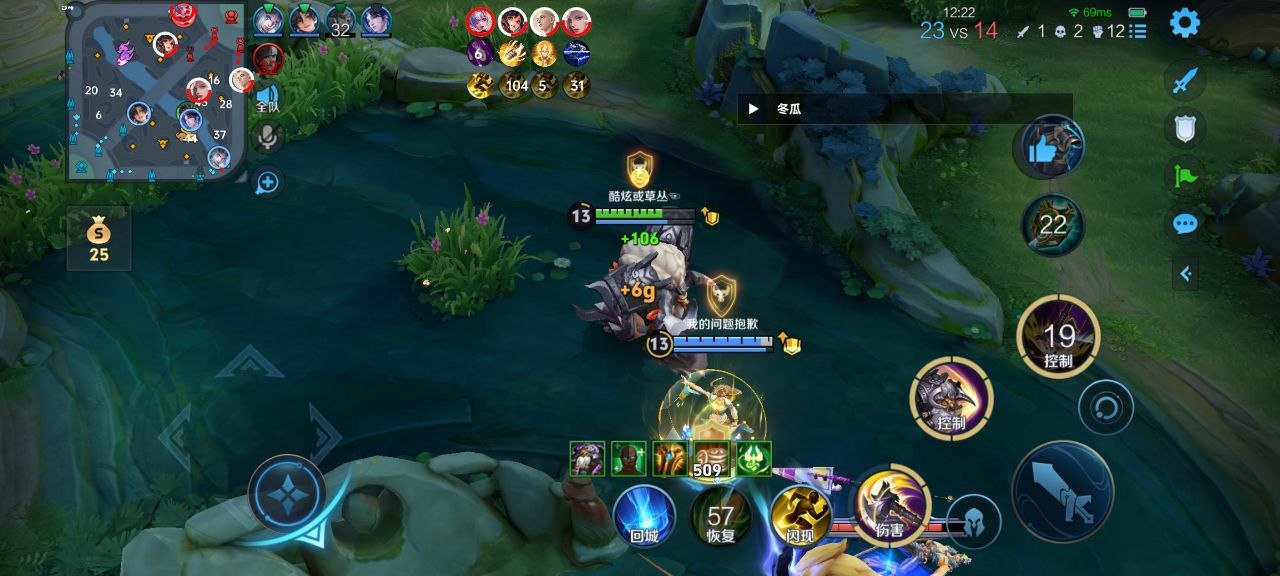Hit the large sword basic attack button
1280x576 pixels.
[x=1062, y=492]
